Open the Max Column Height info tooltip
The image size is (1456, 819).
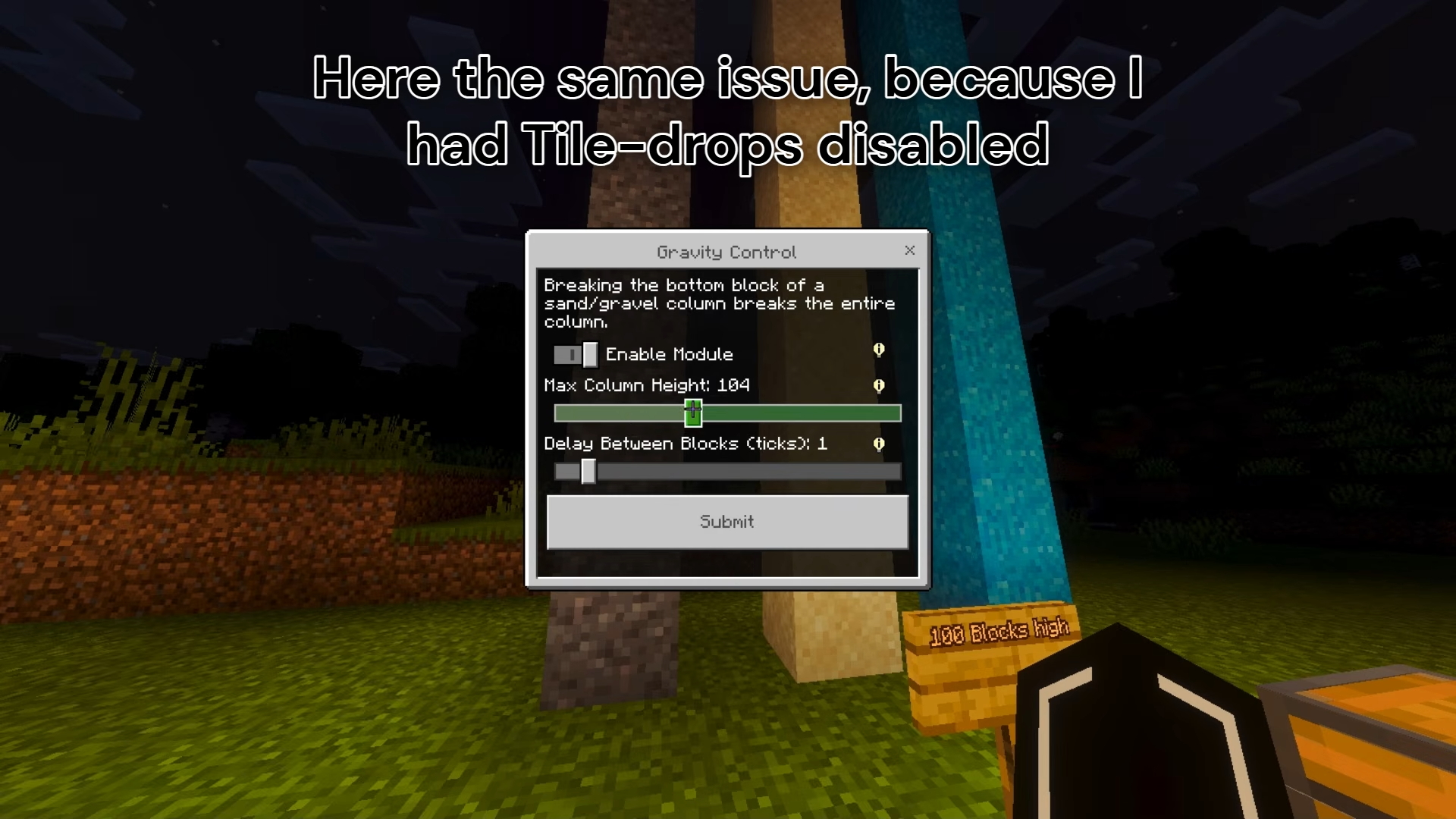(879, 386)
